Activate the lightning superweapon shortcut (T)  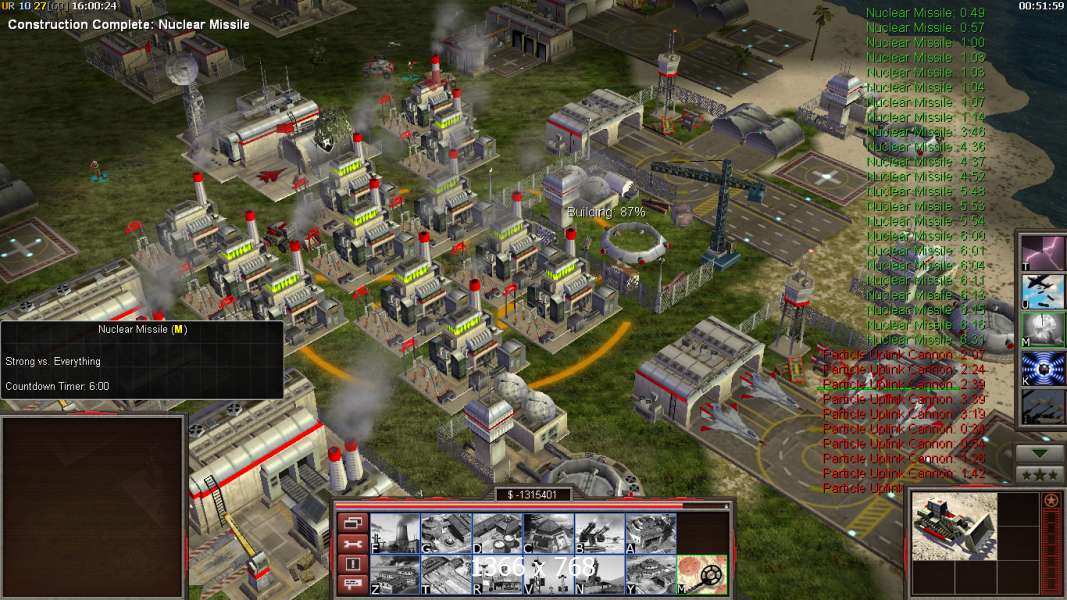pos(1042,251)
